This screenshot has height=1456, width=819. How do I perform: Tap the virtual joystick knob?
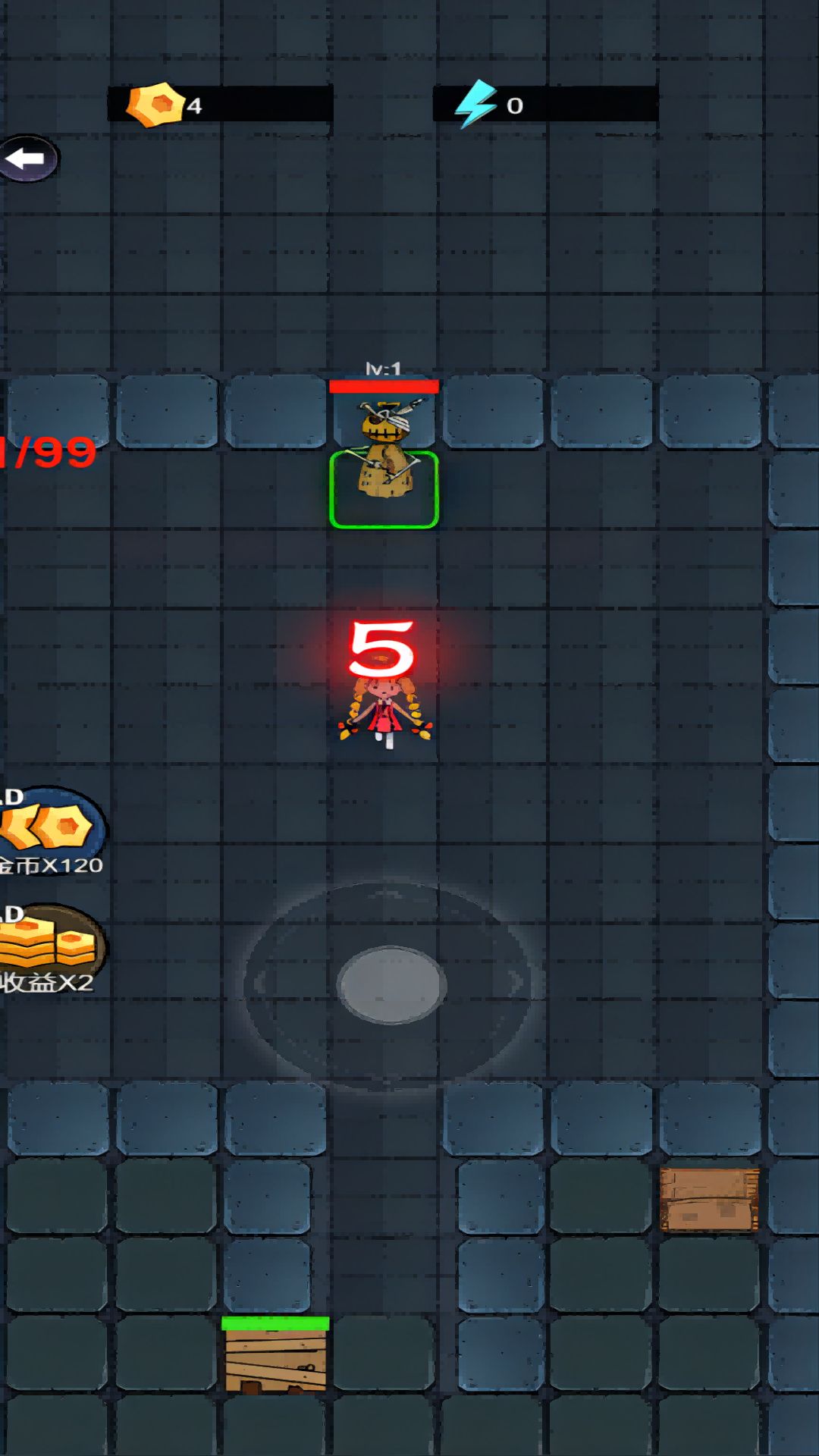coord(391,984)
